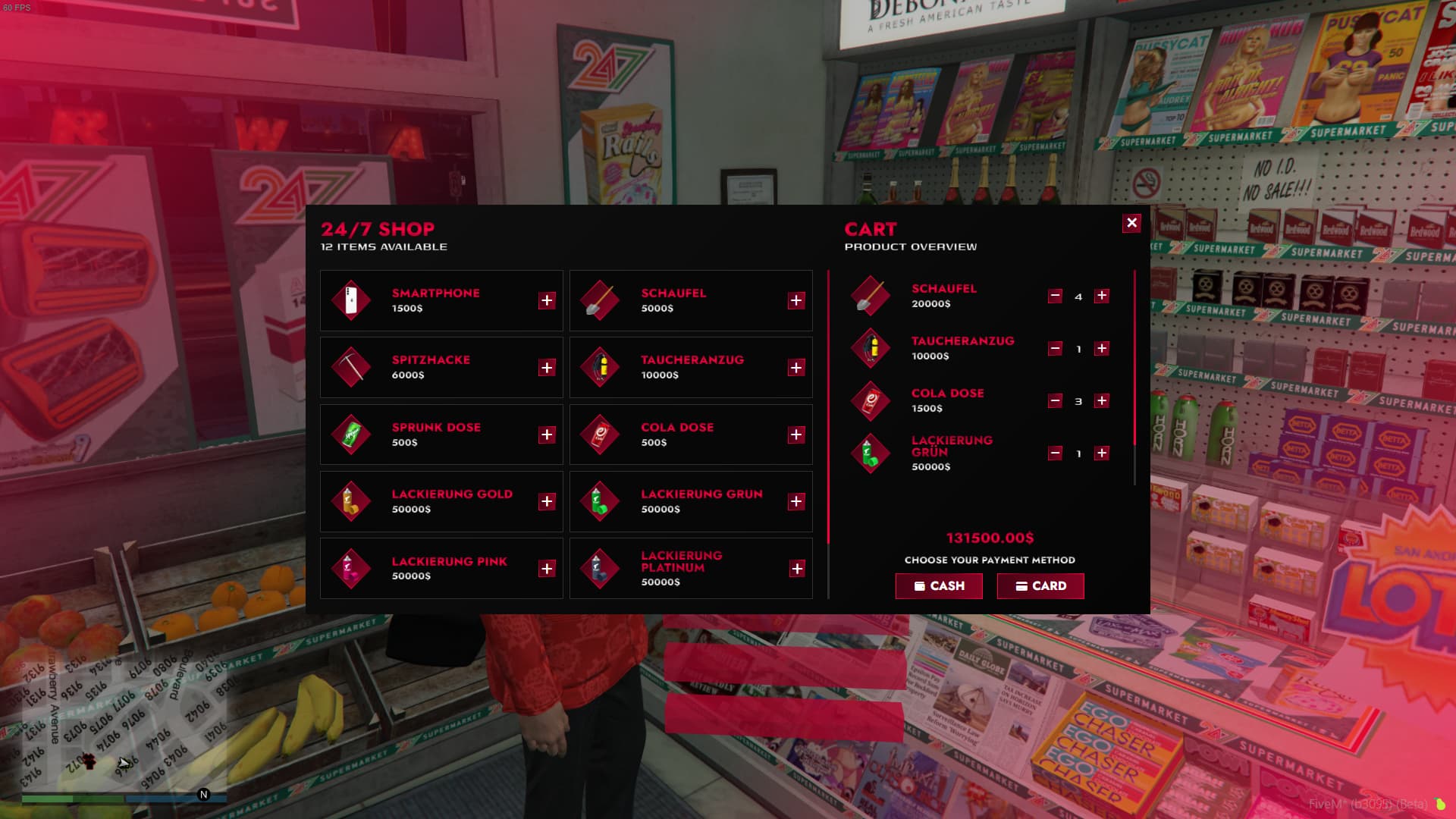Image resolution: width=1456 pixels, height=819 pixels.
Task: Click the Cola Dose icon in the shop
Action: [x=601, y=434]
